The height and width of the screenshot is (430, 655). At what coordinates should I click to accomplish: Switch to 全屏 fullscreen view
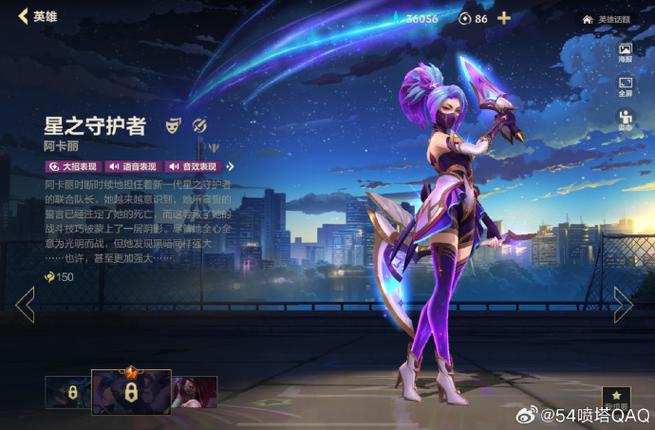[625, 87]
